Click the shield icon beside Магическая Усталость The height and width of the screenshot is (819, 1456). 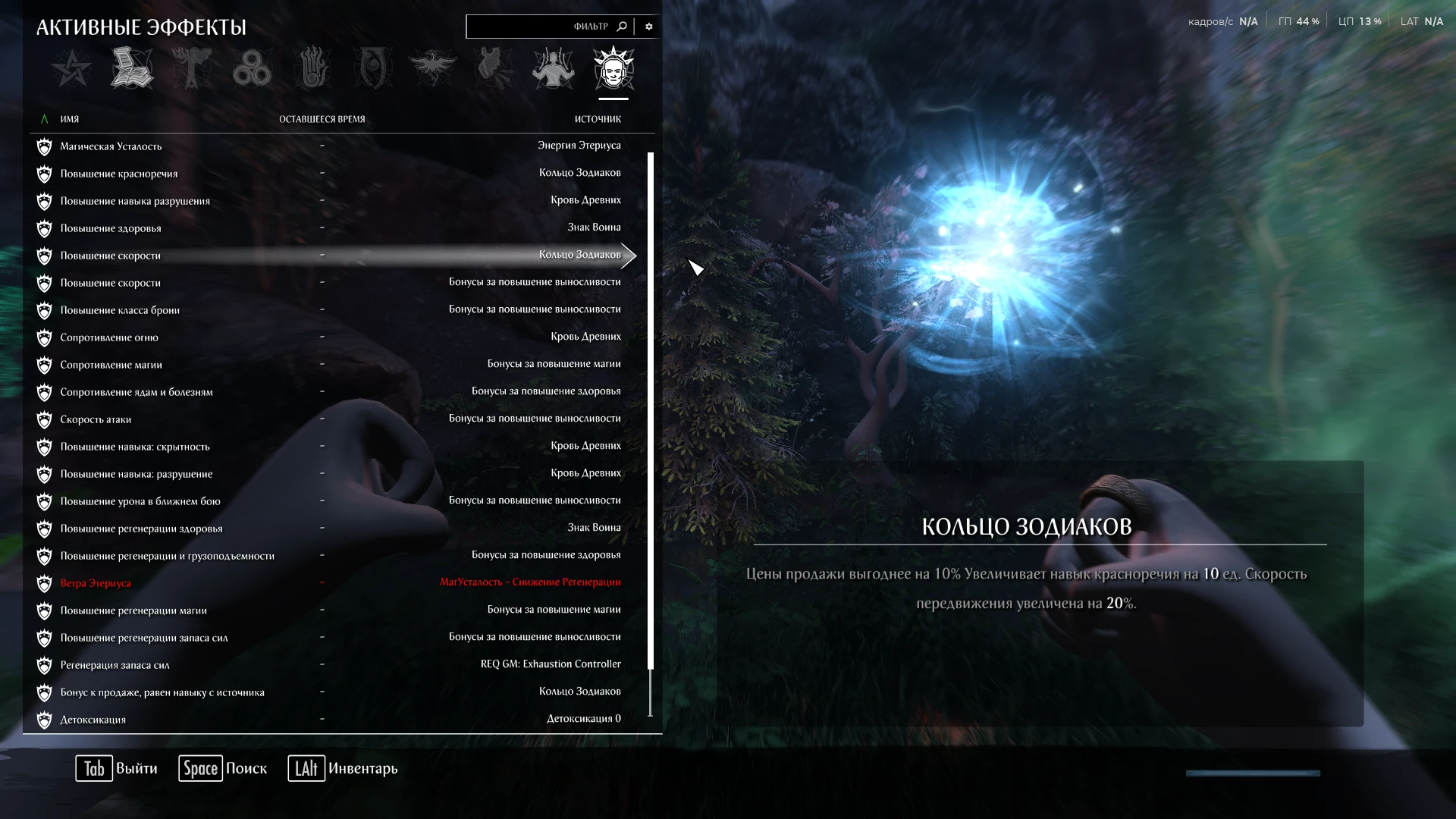(45, 146)
